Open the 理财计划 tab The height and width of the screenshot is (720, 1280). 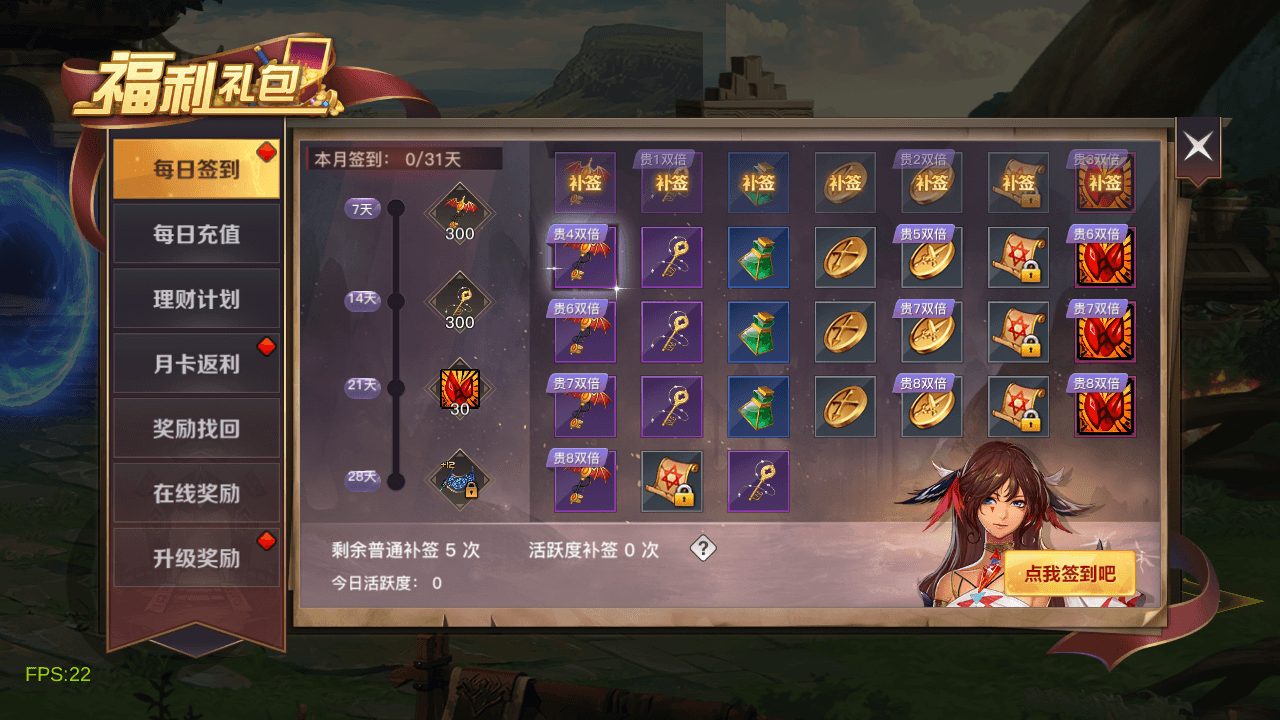pyautogui.click(x=196, y=299)
